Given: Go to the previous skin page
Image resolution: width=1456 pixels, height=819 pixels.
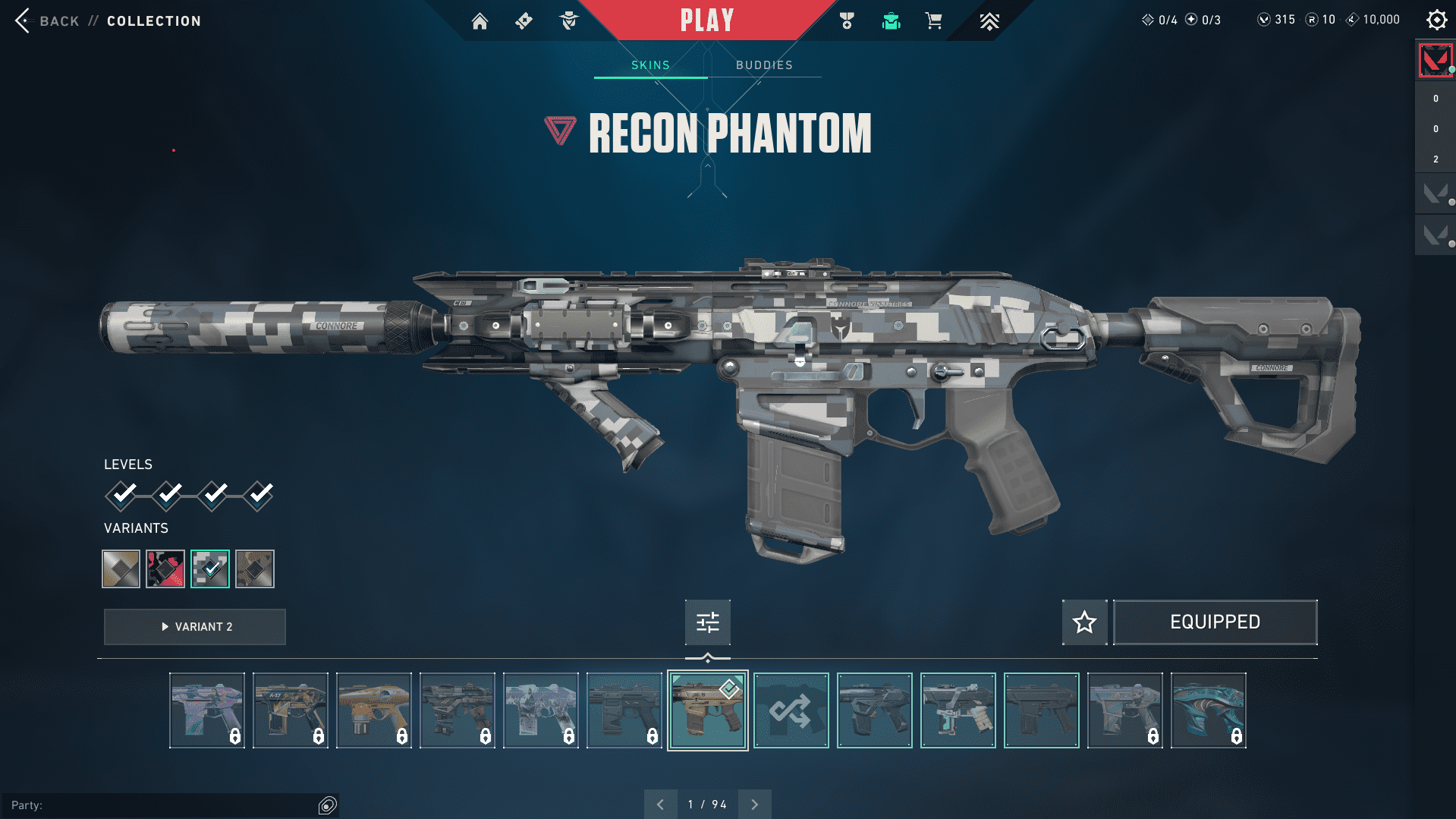Looking at the screenshot, I should (660, 805).
